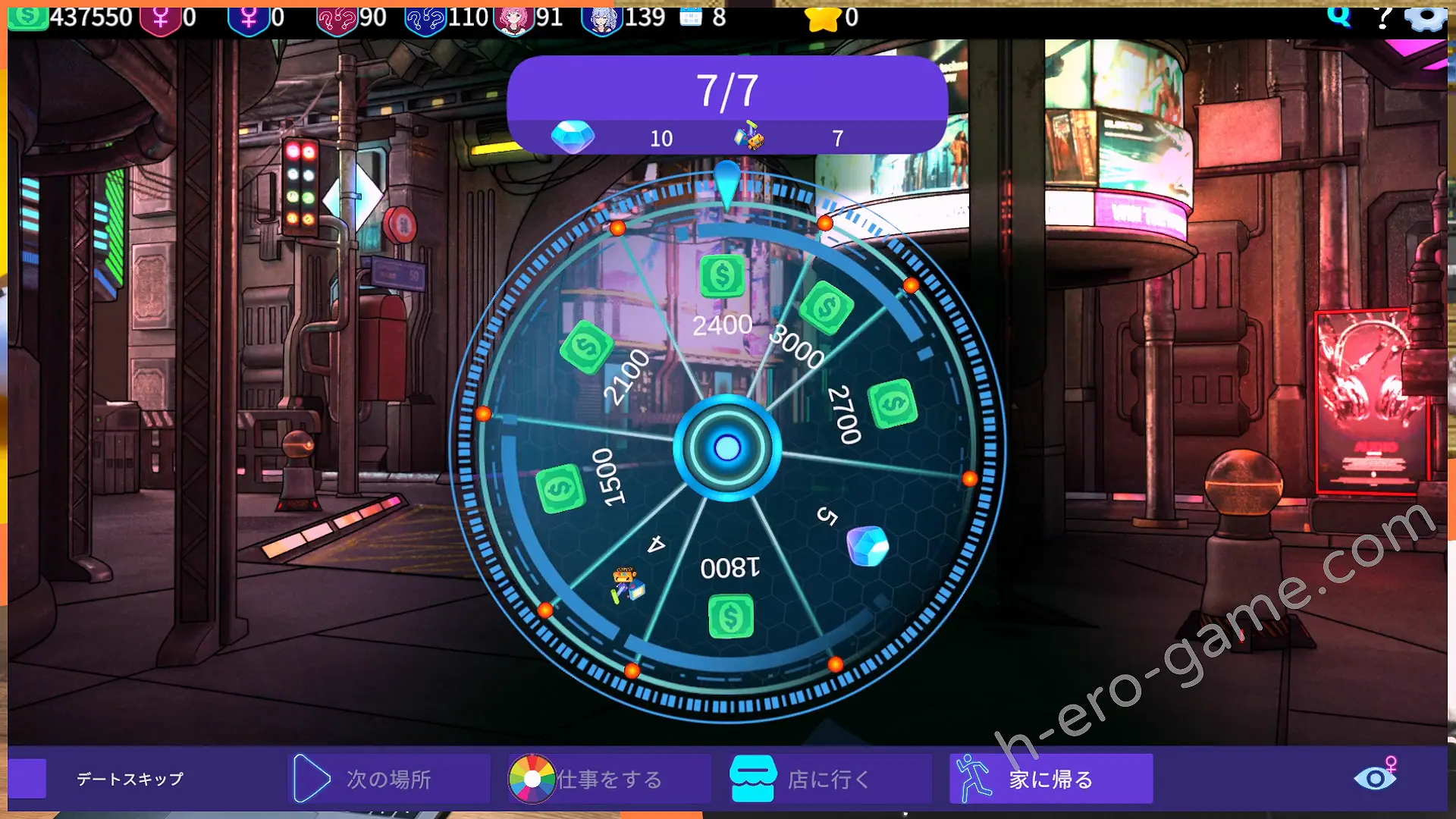Click the cyan magnifier search icon
The width and height of the screenshot is (1456, 819).
pos(1339,15)
